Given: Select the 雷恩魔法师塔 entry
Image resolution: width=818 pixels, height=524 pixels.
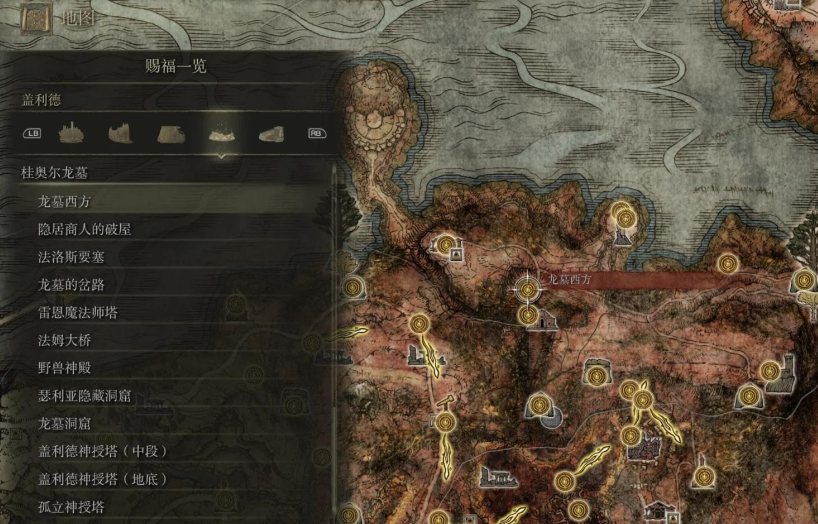Looking at the screenshot, I should click(x=78, y=312).
